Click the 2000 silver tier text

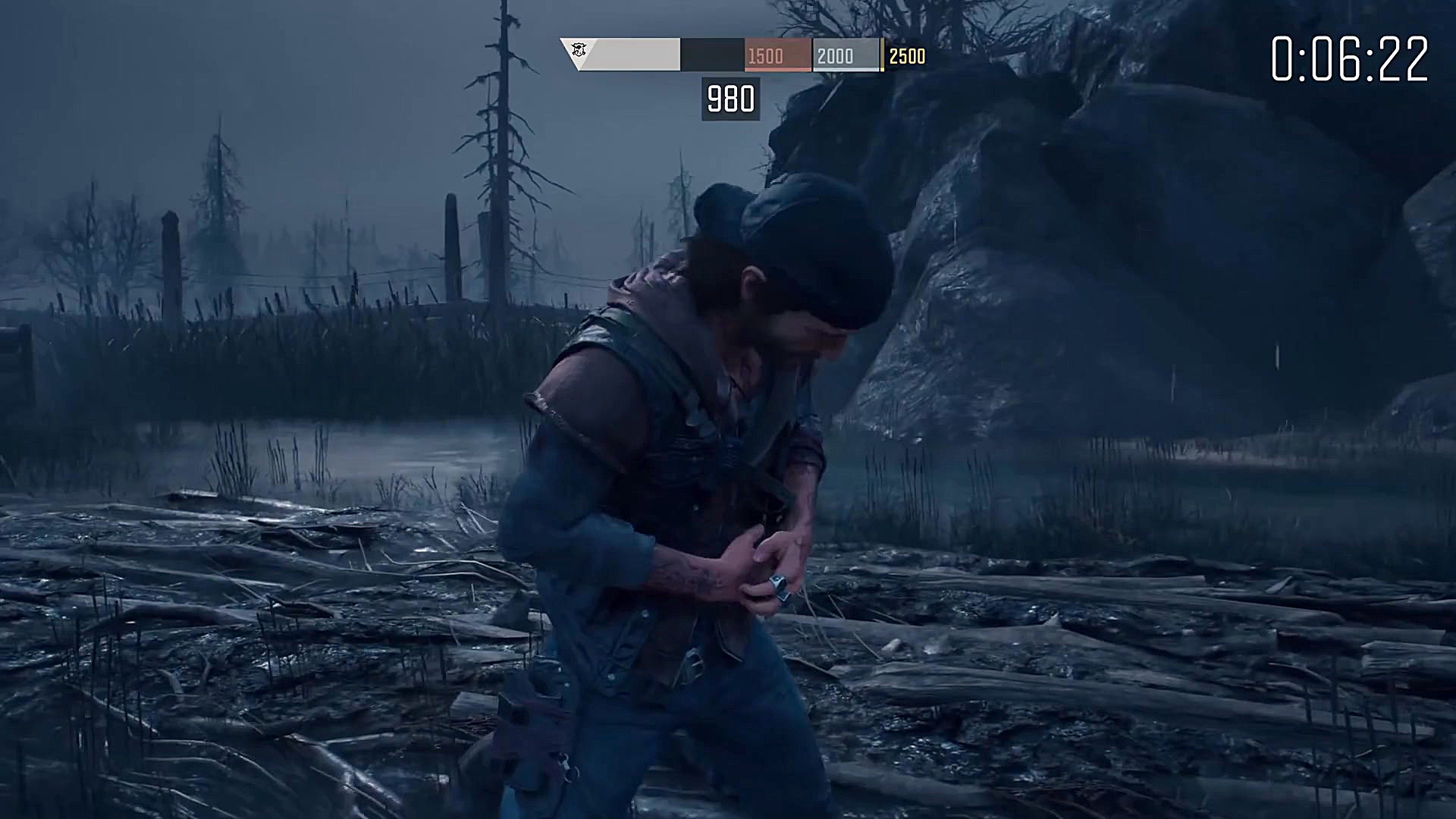[834, 55]
